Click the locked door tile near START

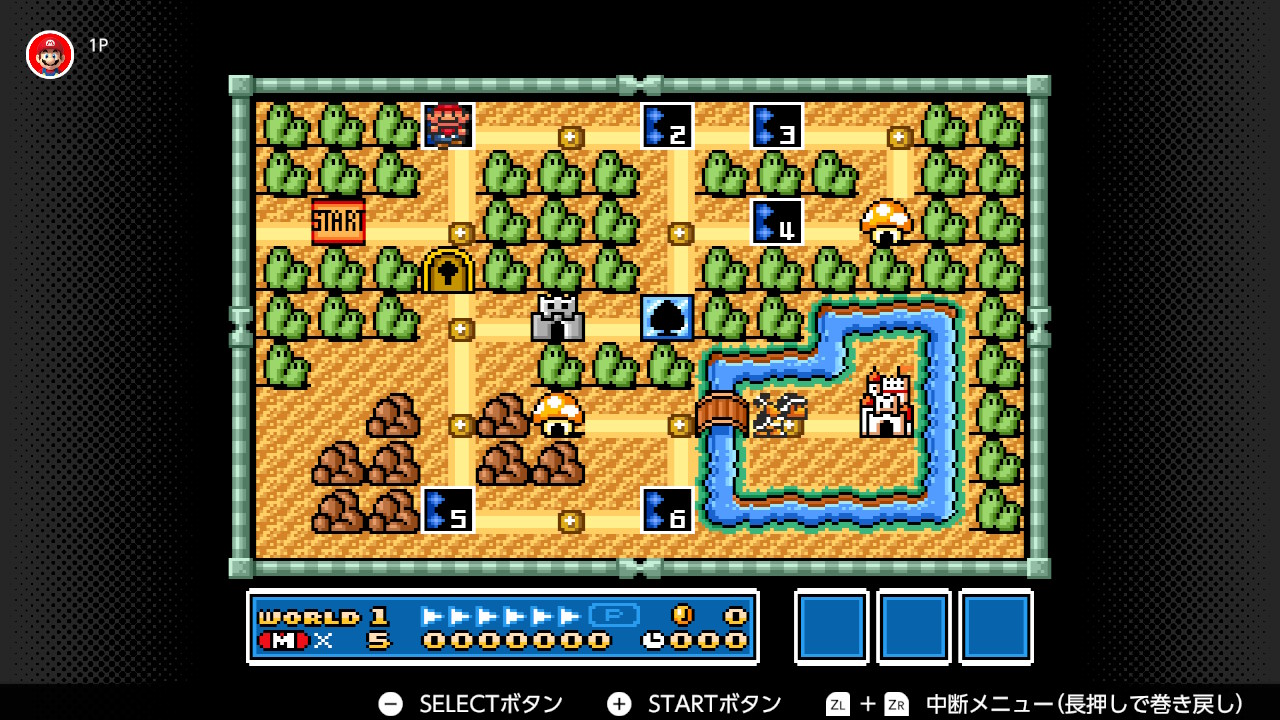pyautogui.click(x=449, y=271)
